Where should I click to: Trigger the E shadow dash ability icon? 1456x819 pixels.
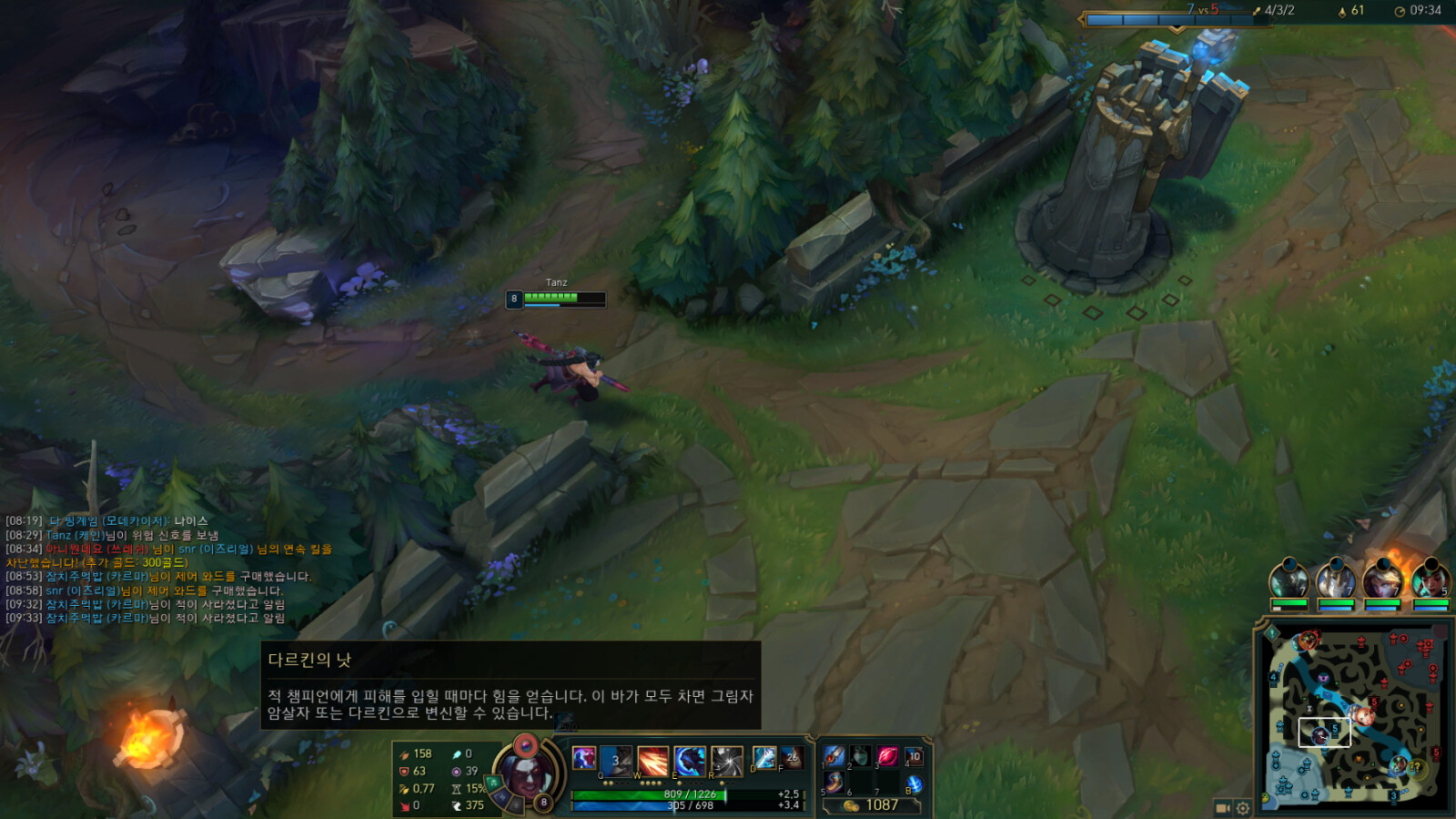click(689, 761)
